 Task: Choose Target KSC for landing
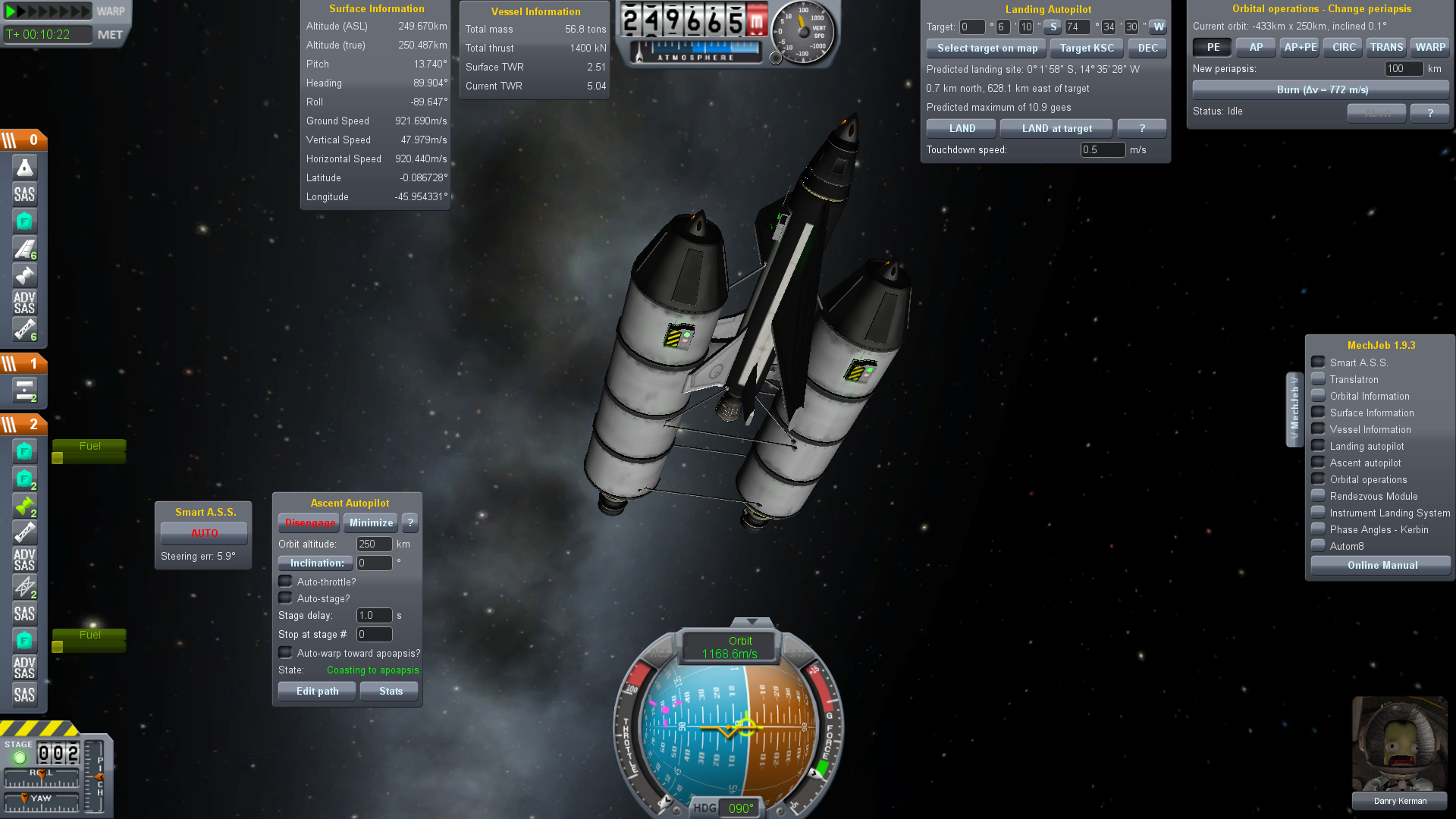click(x=1087, y=48)
